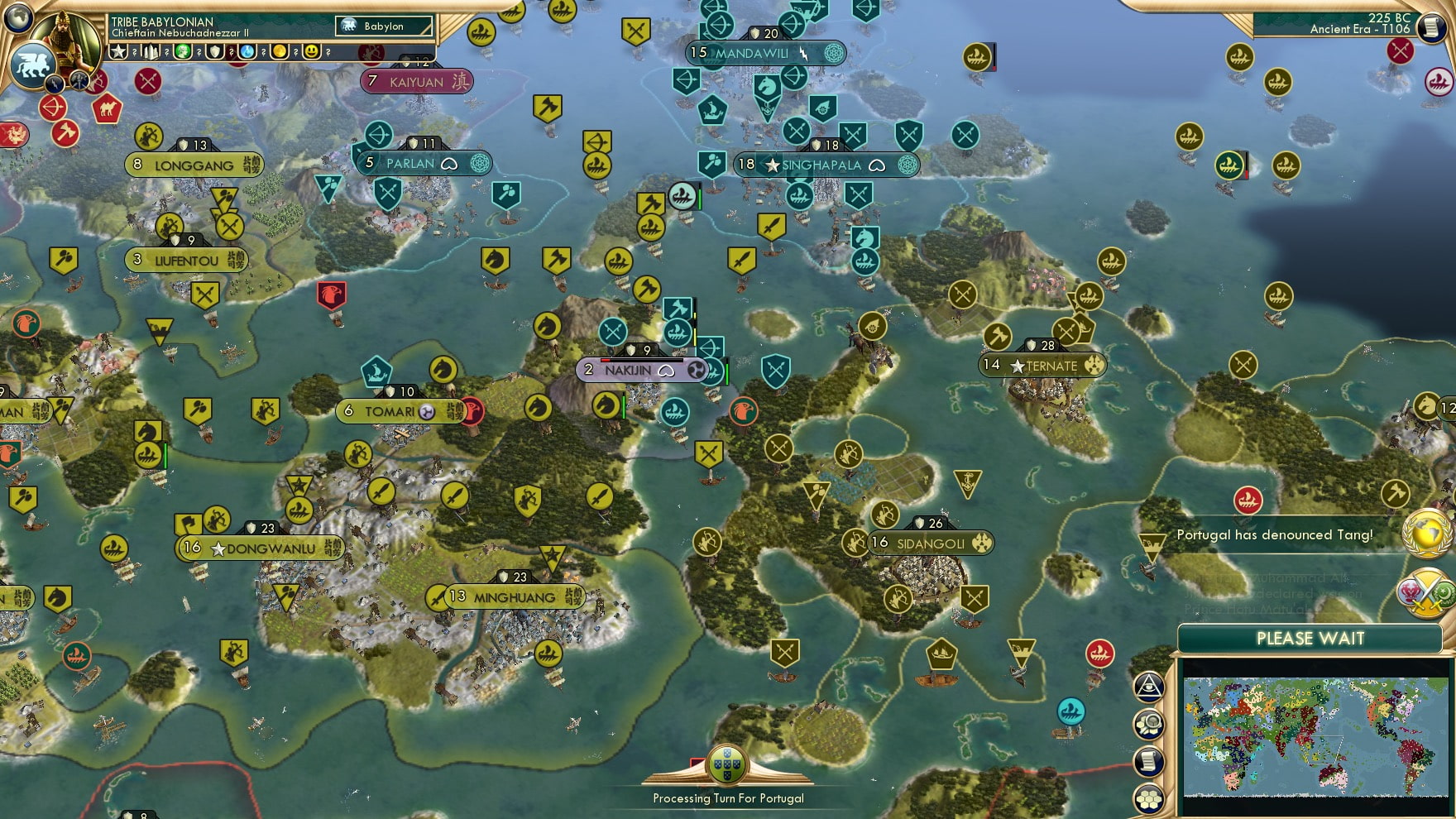
Task: Open the Portugal denounced Tang notification
Action: (1274, 534)
